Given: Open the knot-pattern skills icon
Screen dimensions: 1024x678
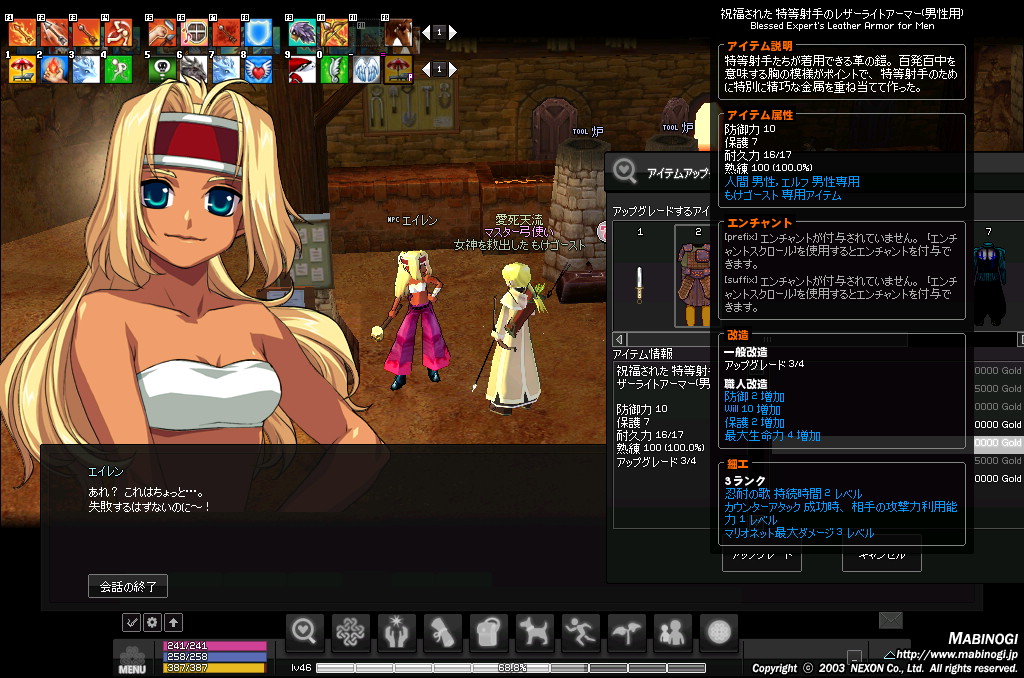Looking at the screenshot, I should click(351, 632).
